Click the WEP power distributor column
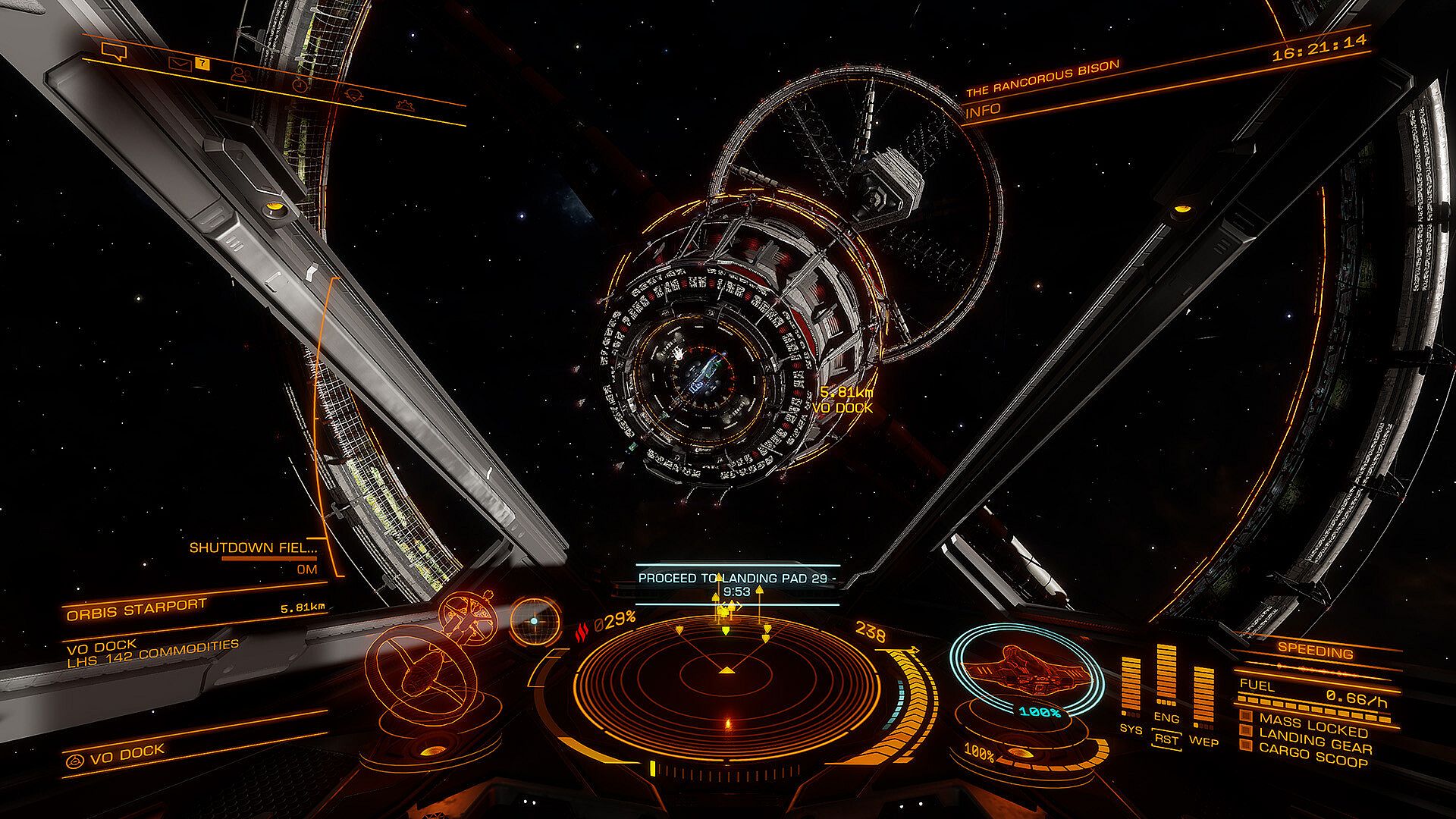The width and height of the screenshot is (1456, 819). [x=1203, y=694]
